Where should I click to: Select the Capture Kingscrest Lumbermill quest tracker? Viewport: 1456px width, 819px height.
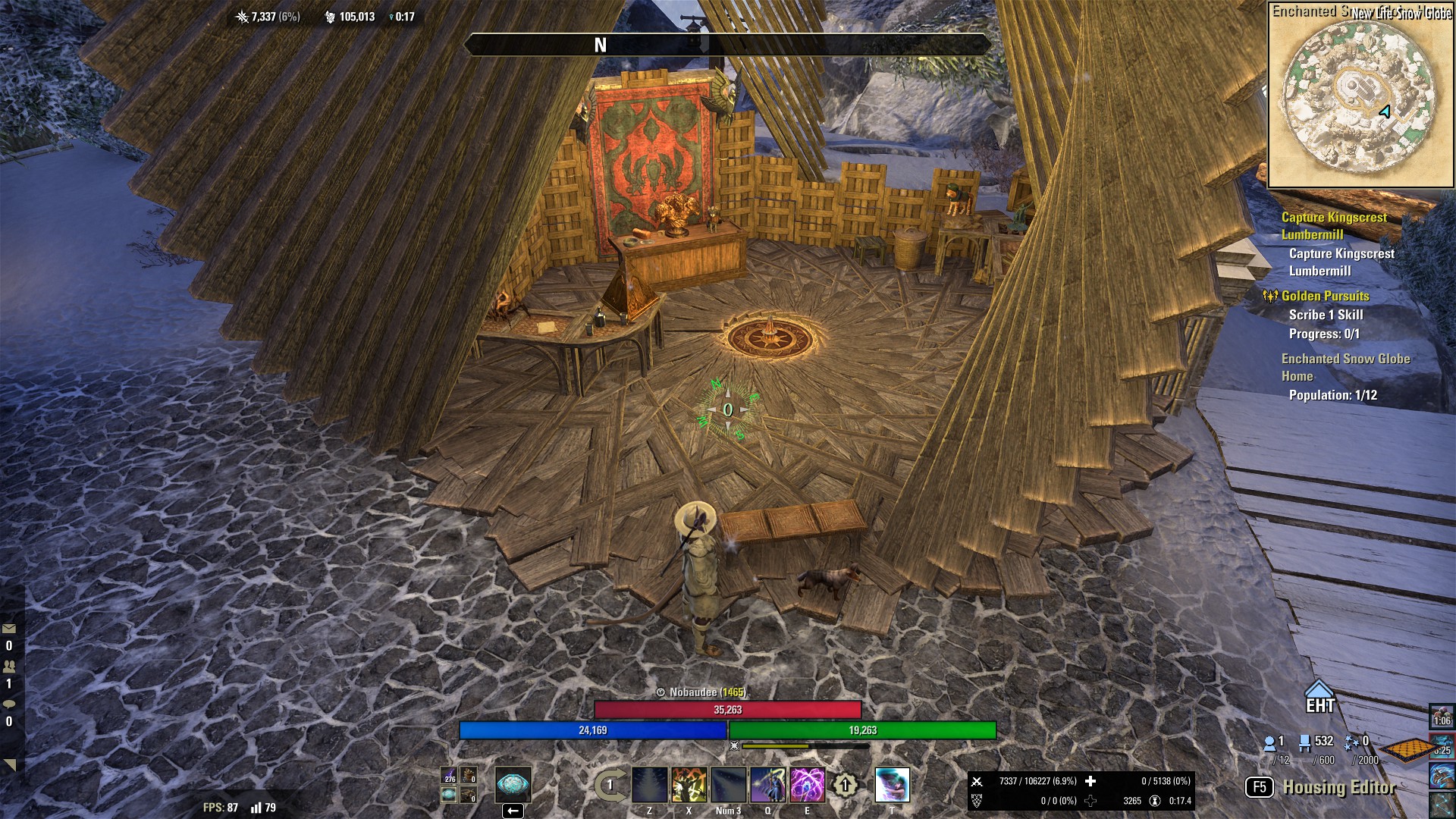1334,225
